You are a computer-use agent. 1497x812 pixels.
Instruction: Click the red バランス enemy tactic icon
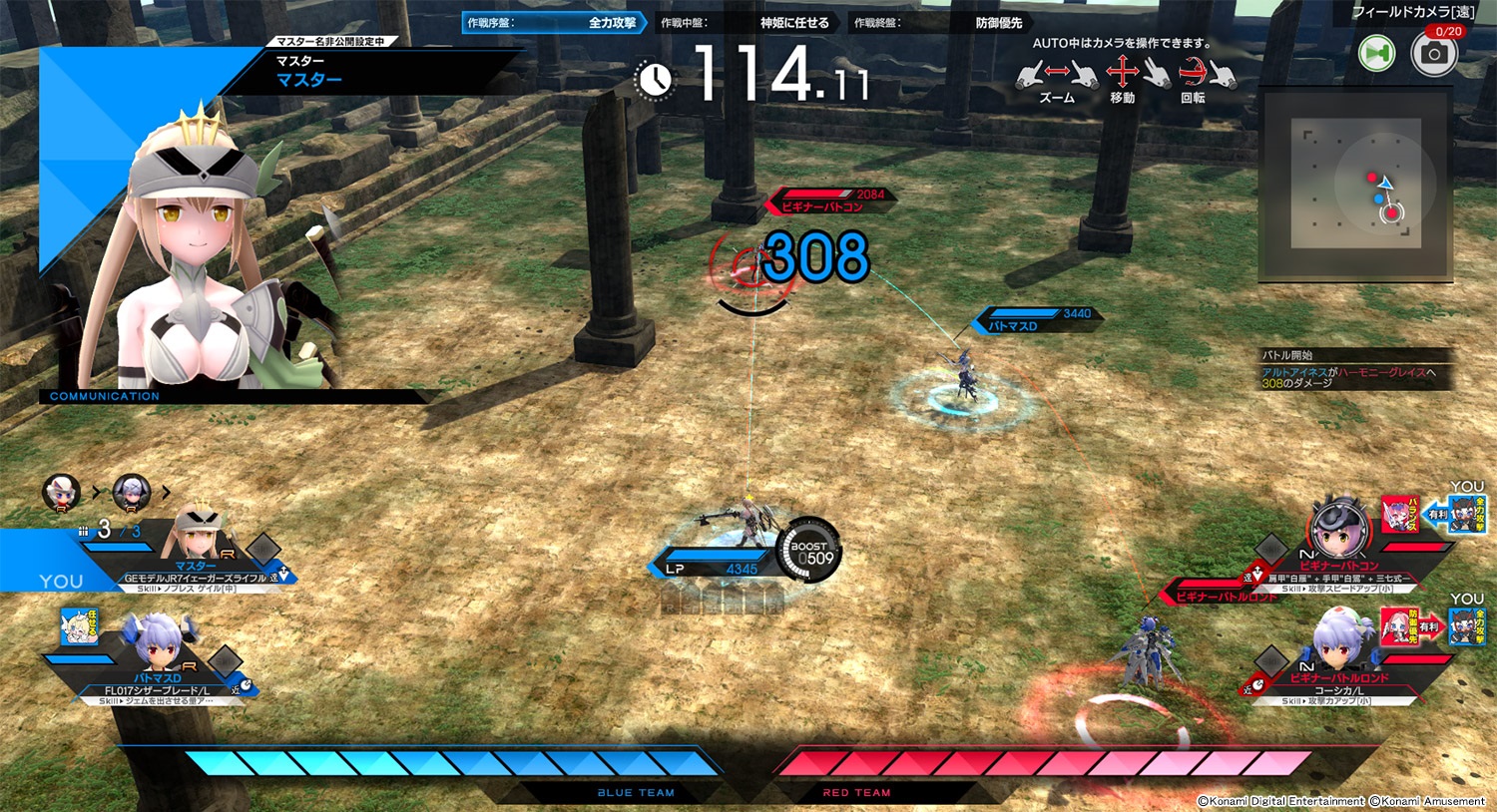1400,514
